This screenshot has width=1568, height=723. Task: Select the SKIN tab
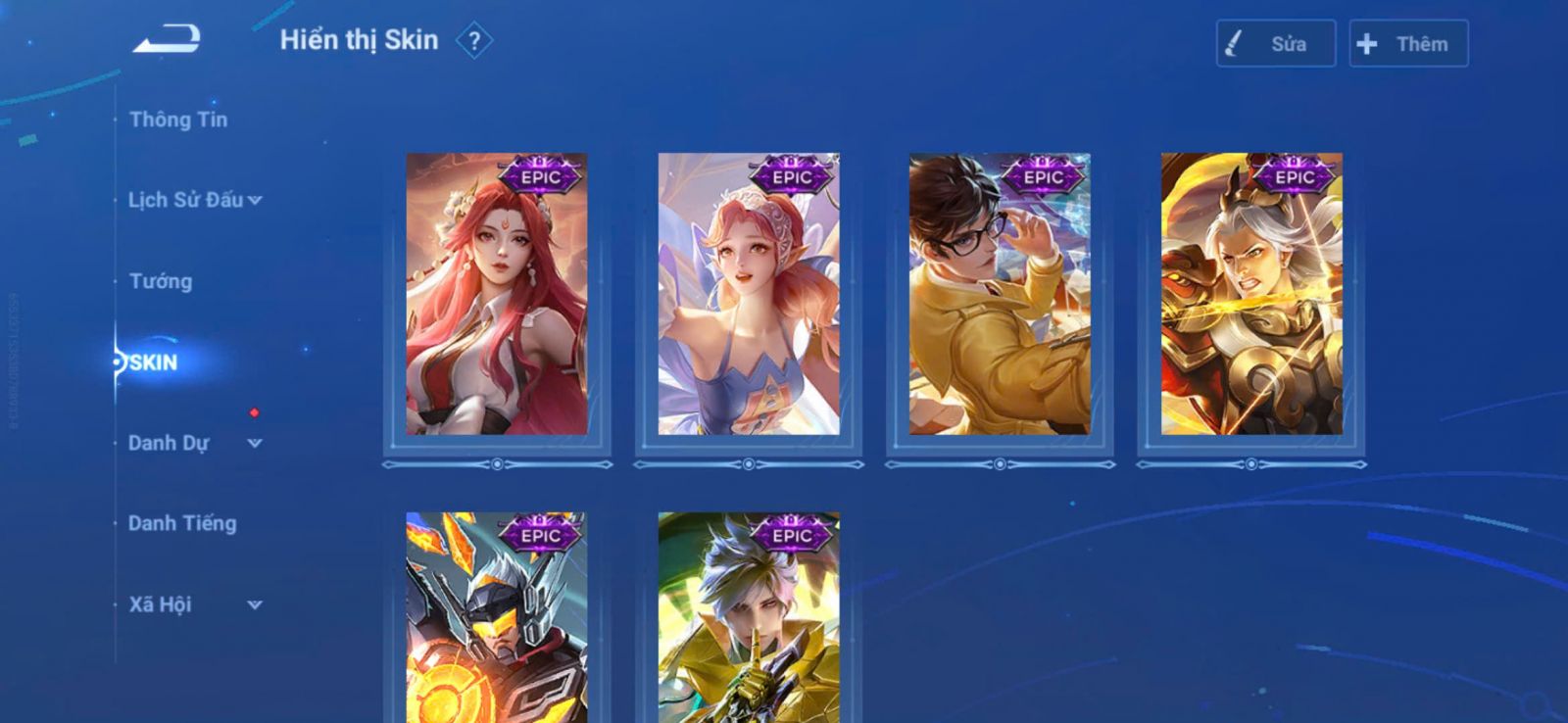(154, 362)
